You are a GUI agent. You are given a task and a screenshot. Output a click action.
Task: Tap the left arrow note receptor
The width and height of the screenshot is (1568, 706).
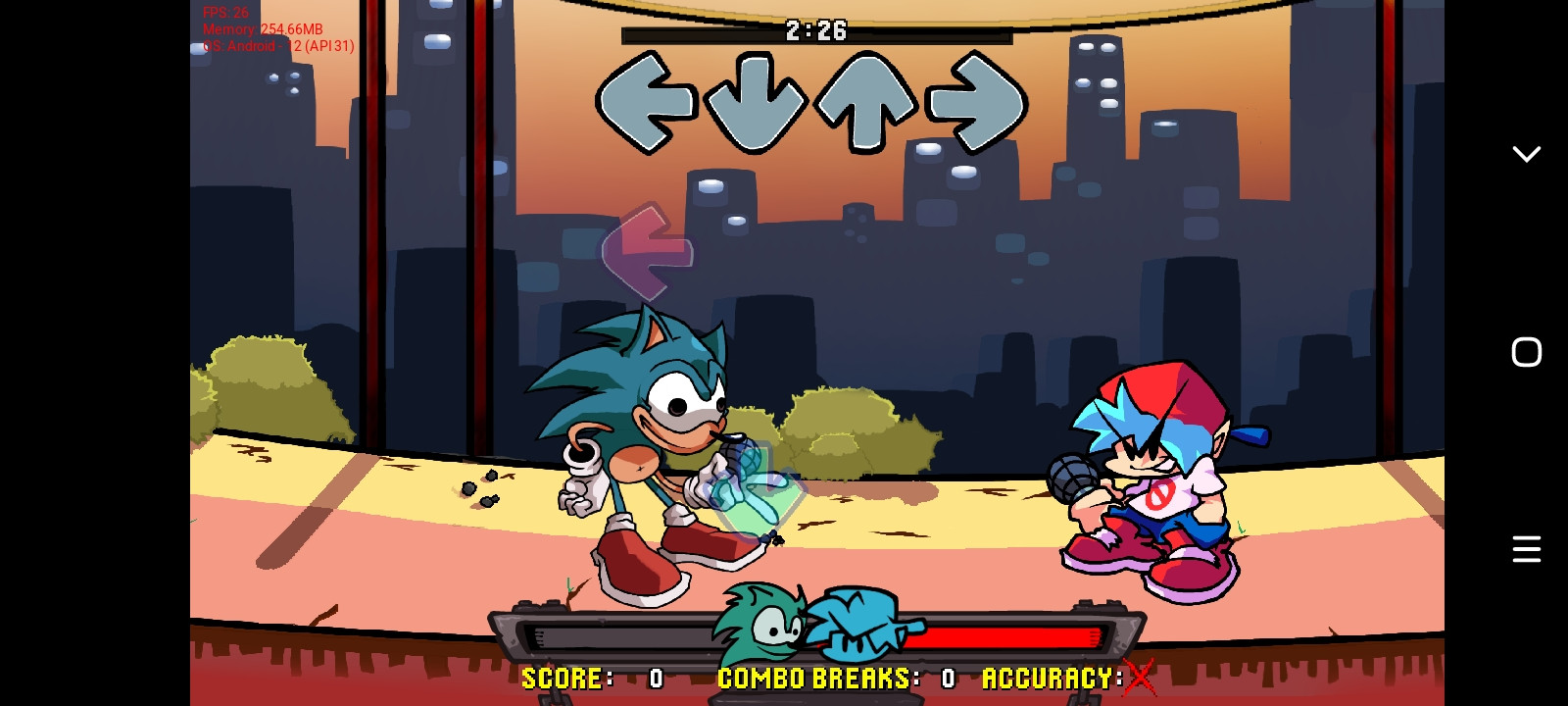coord(647,101)
